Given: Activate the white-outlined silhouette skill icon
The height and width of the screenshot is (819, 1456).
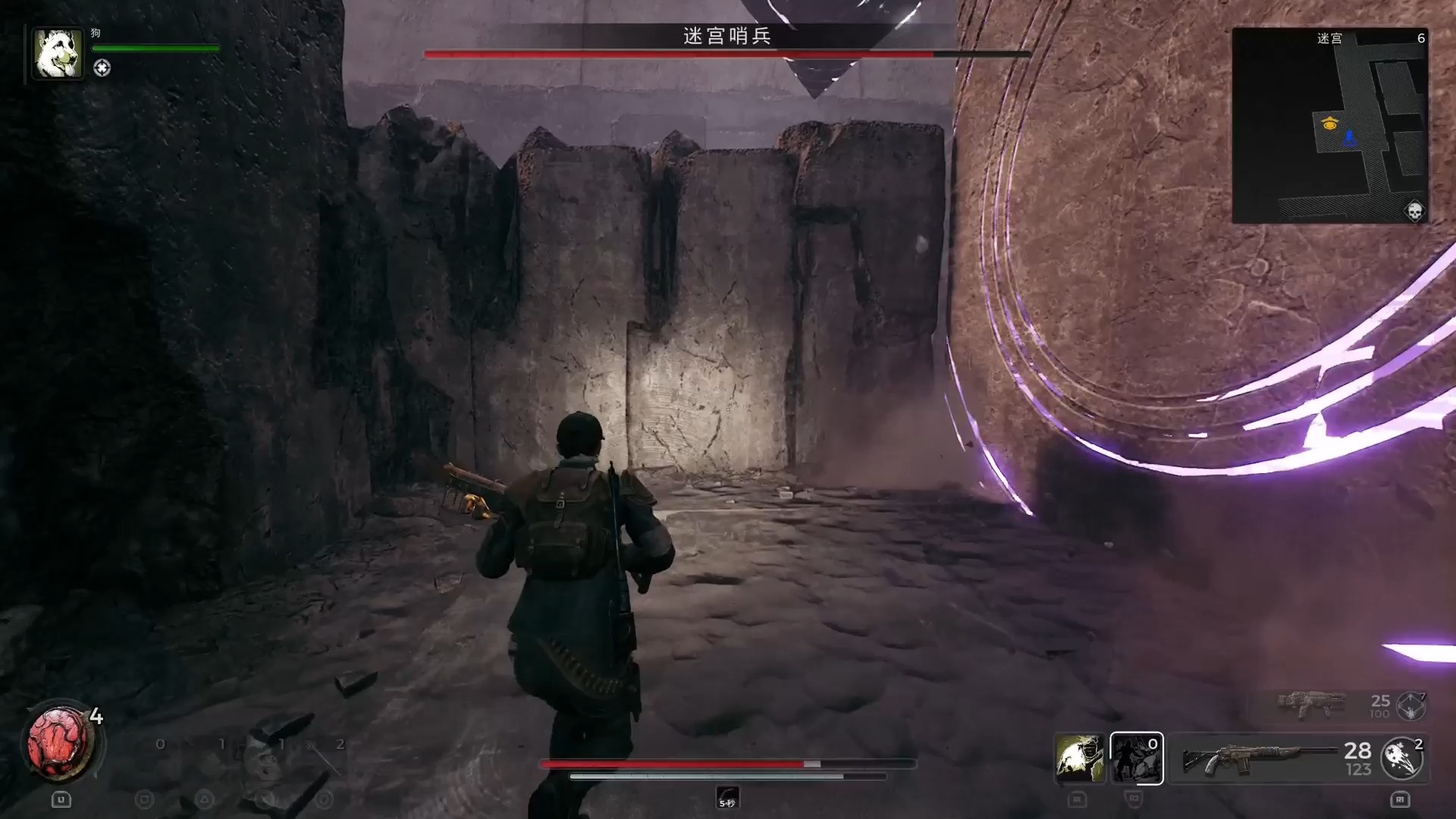Looking at the screenshot, I should click(1136, 758).
